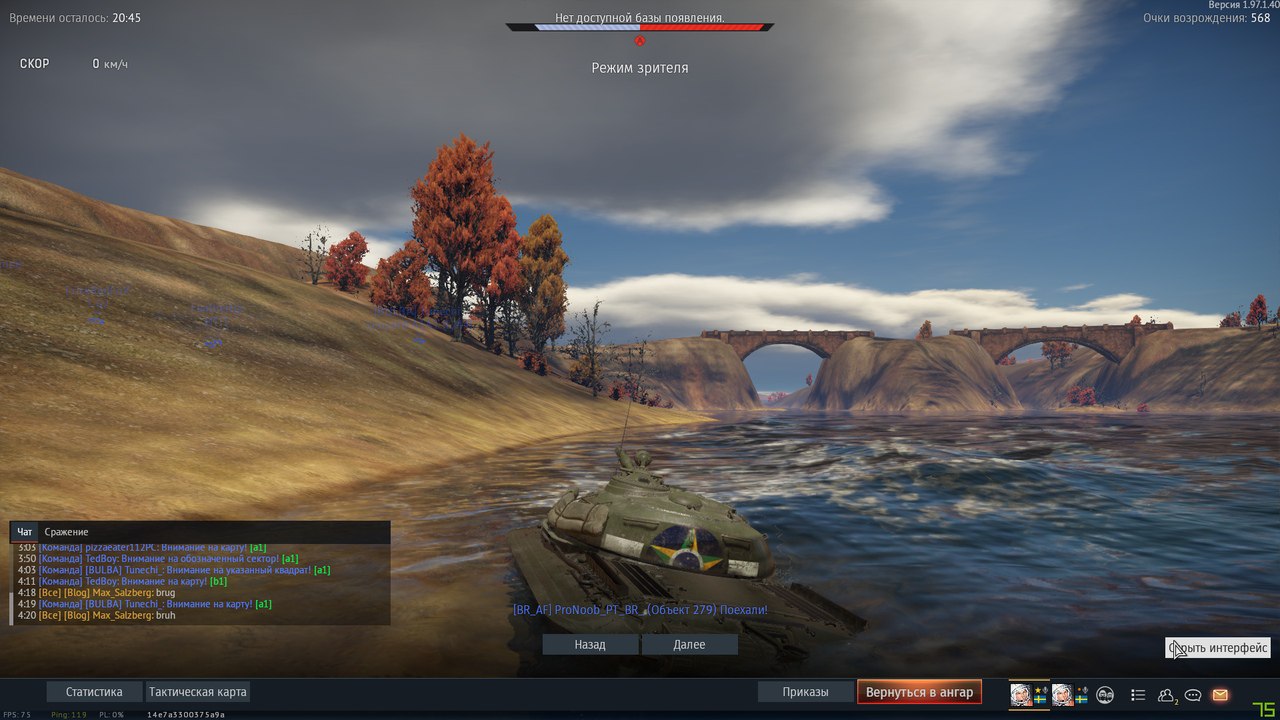Open the Статистика panel

pyautogui.click(x=94, y=692)
